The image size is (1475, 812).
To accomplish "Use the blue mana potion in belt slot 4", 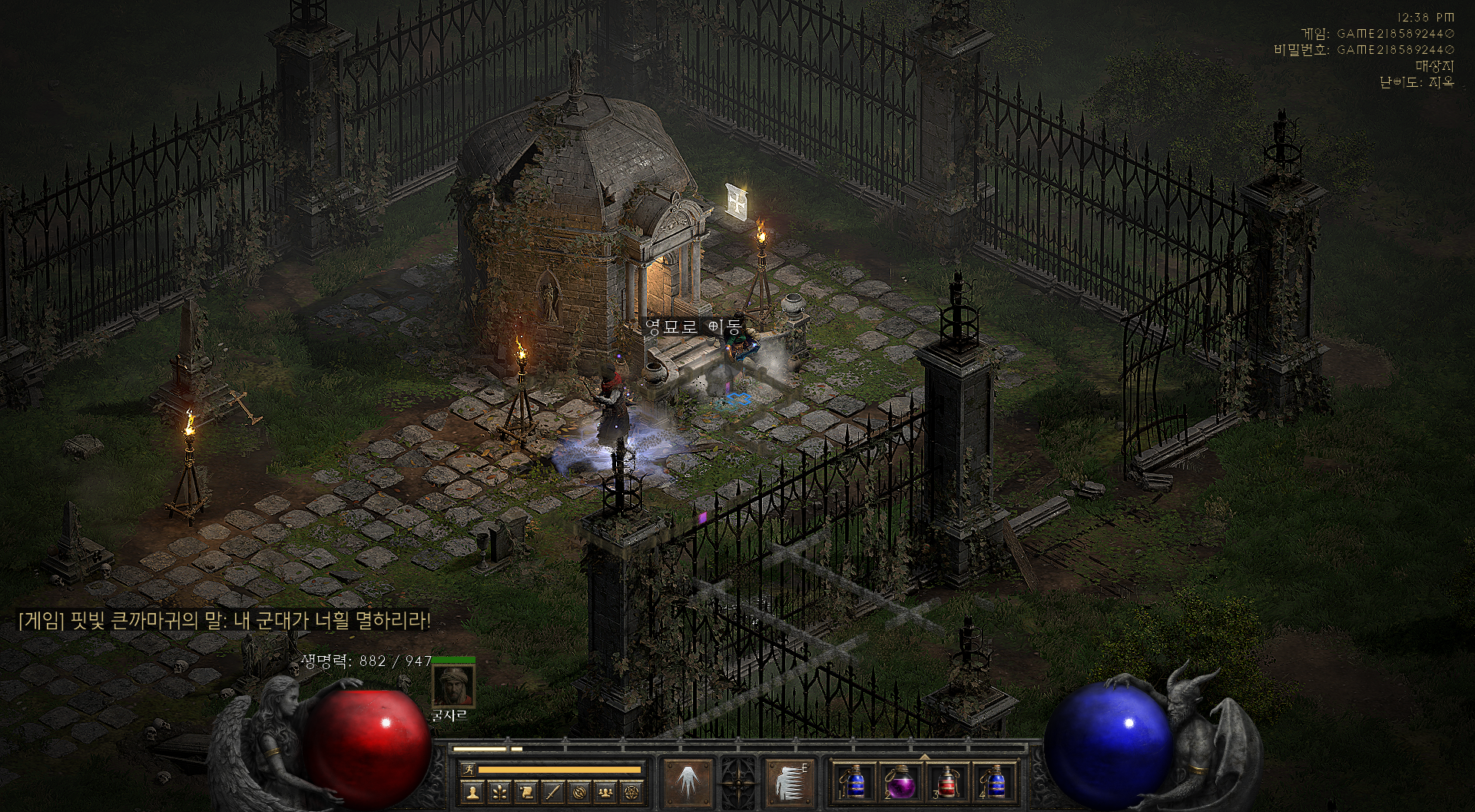I will [x=995, y=782].
